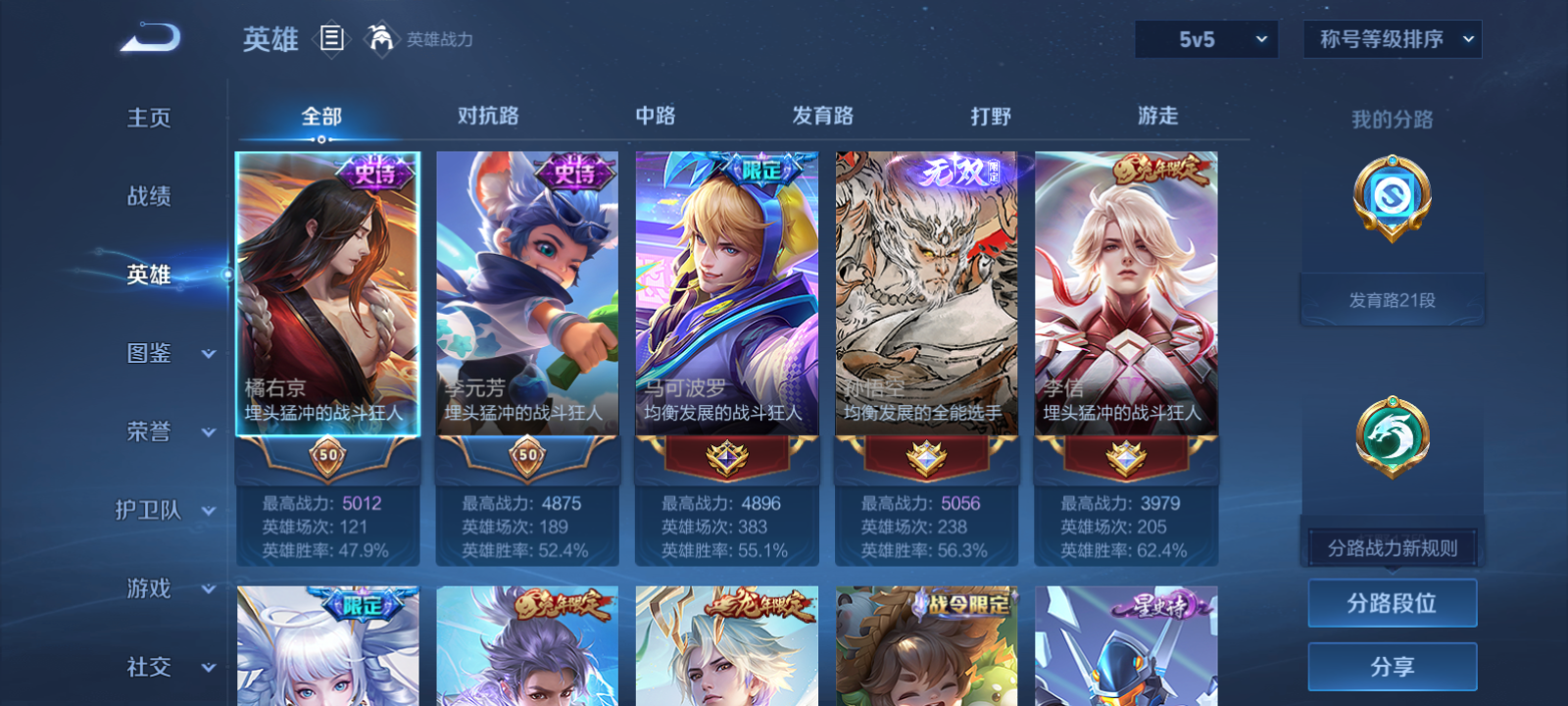Click the 分路战力新规则 tooltip link
The width and height of the screenshot is (1568, 706).
(x=1393, y=547)
